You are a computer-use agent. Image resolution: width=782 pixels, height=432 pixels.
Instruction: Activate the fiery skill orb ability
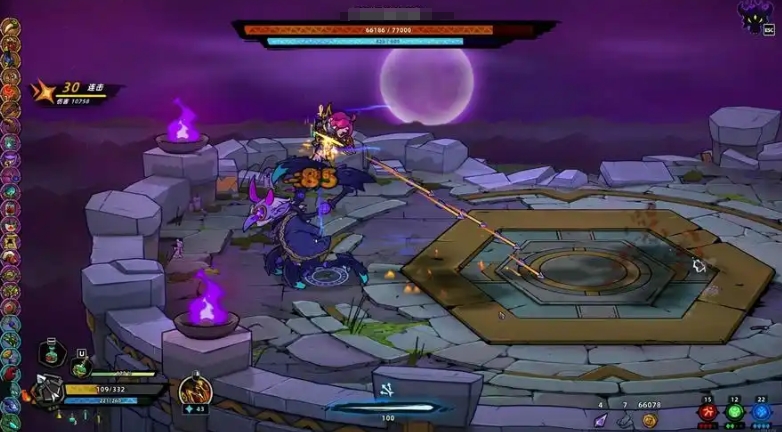(194, 391)
